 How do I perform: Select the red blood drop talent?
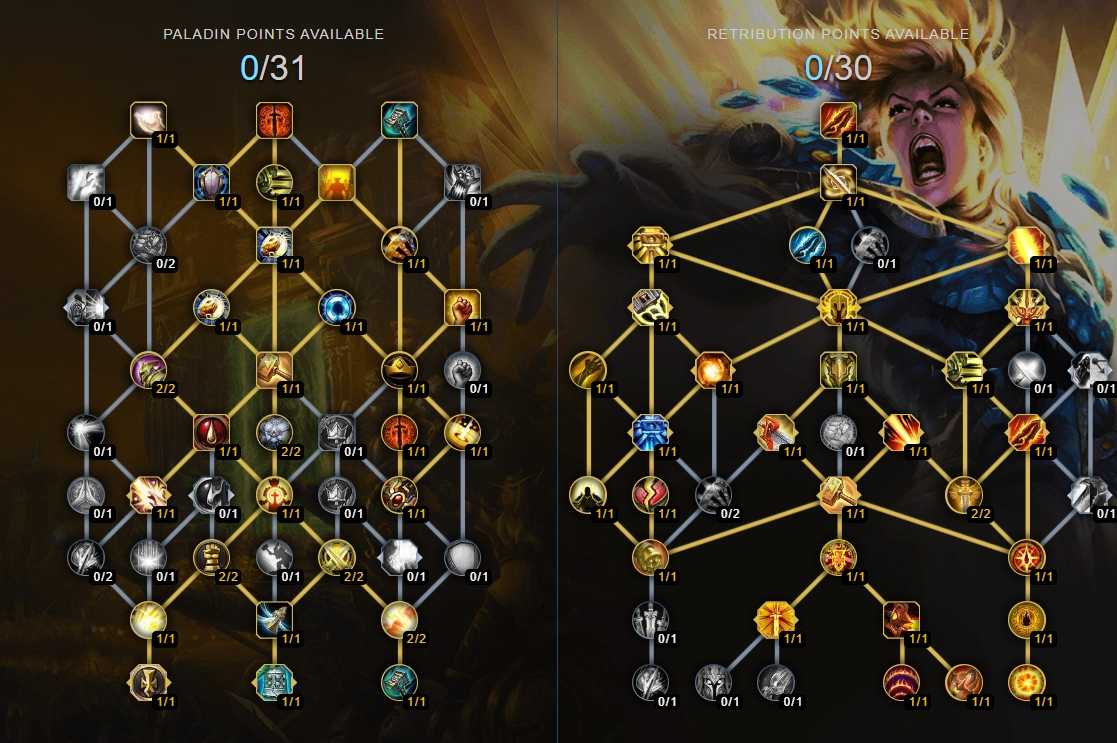pos(211,432)
